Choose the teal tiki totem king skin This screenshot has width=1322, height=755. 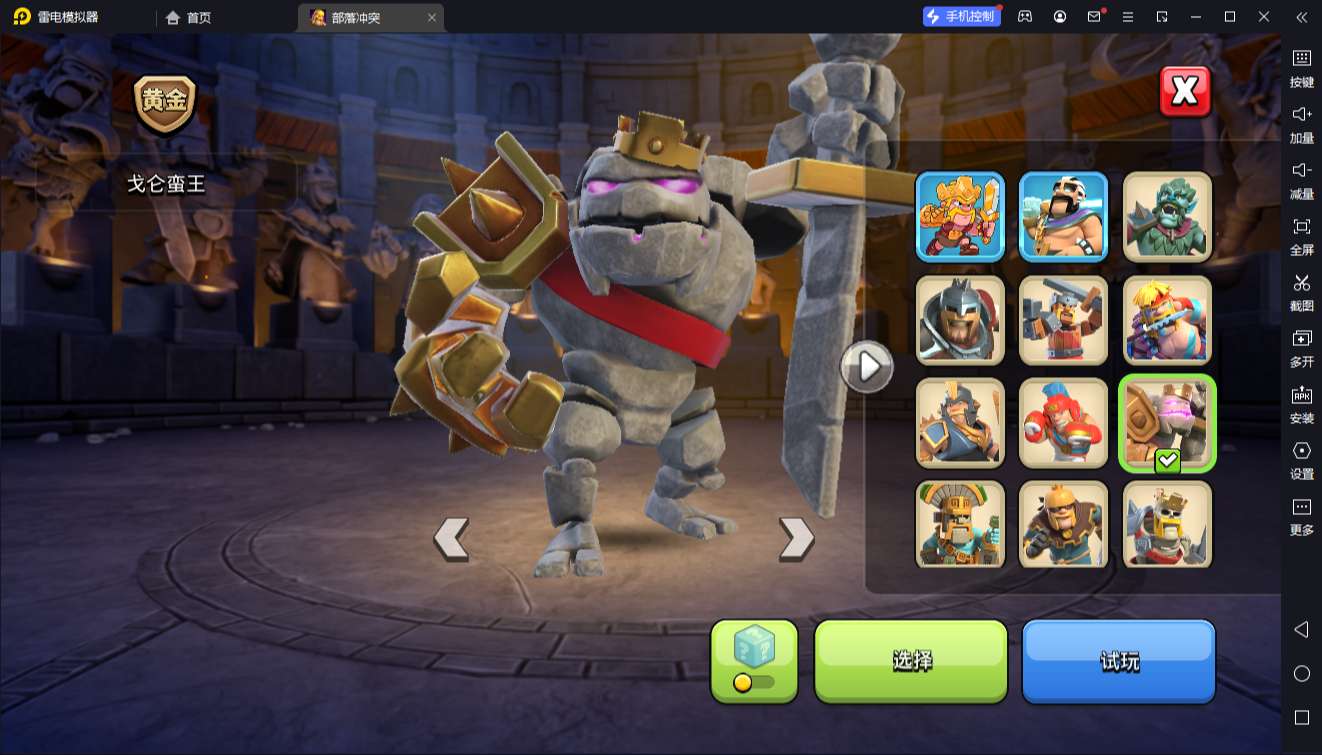pyautogui.click(x=960, y=525)
